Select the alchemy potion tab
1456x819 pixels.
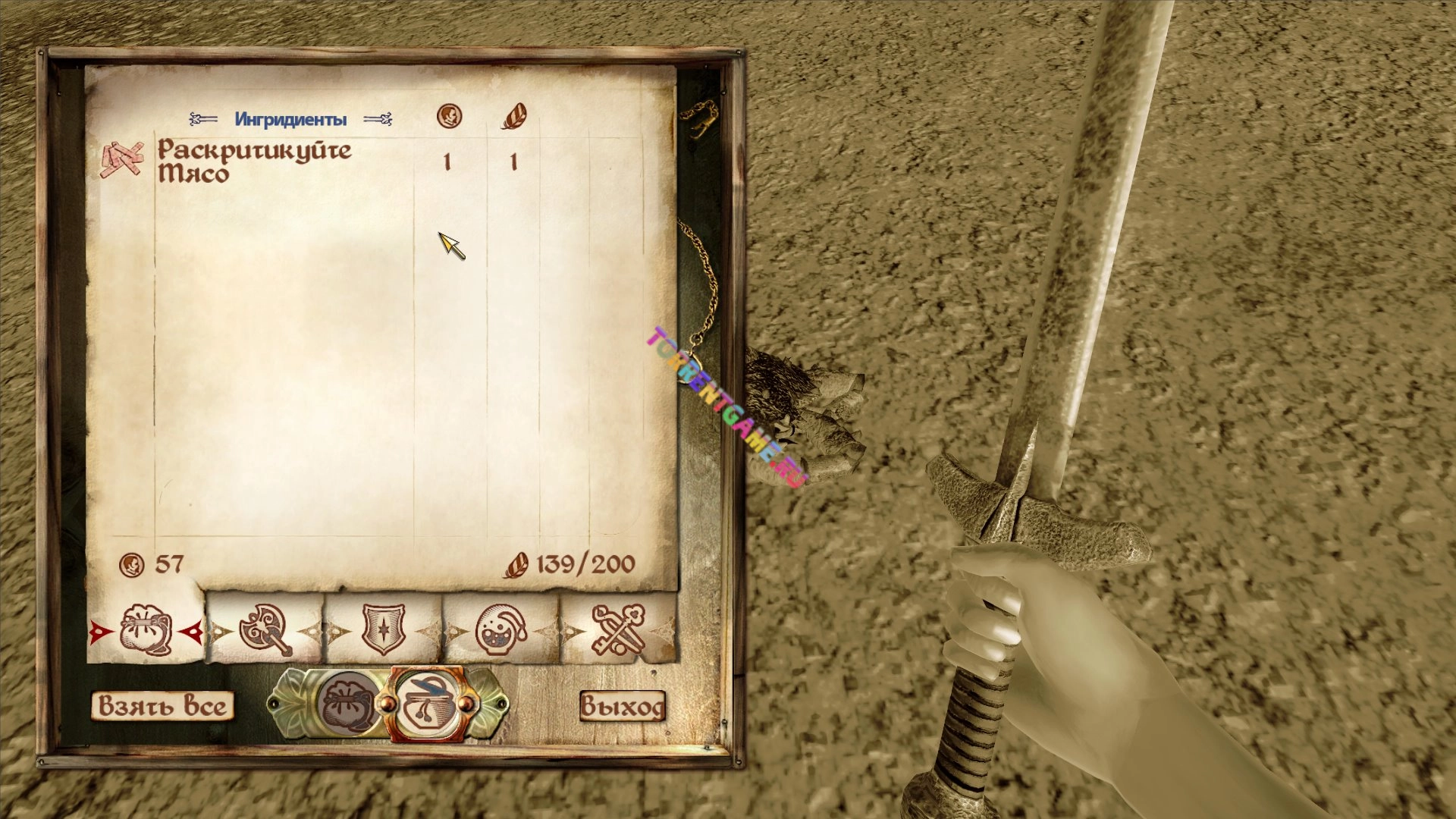(501, 630)
